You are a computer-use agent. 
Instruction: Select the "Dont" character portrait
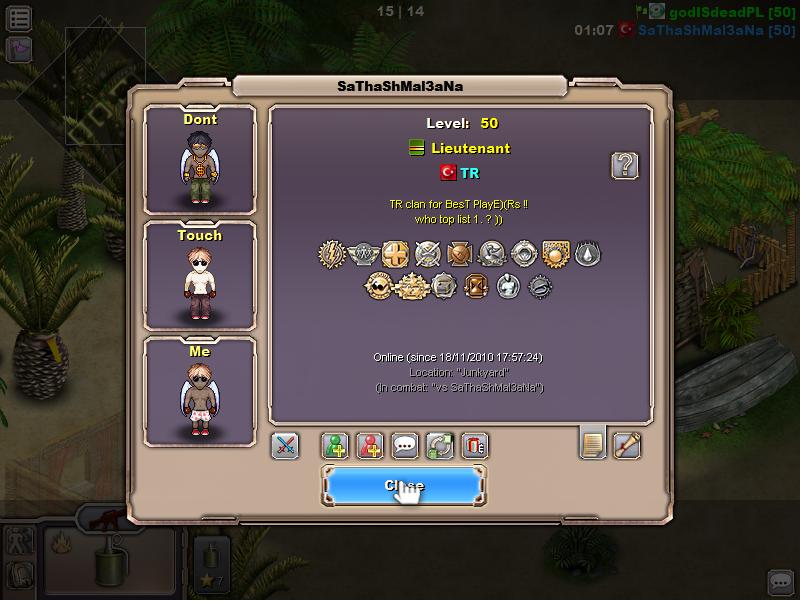click(200, 160)
